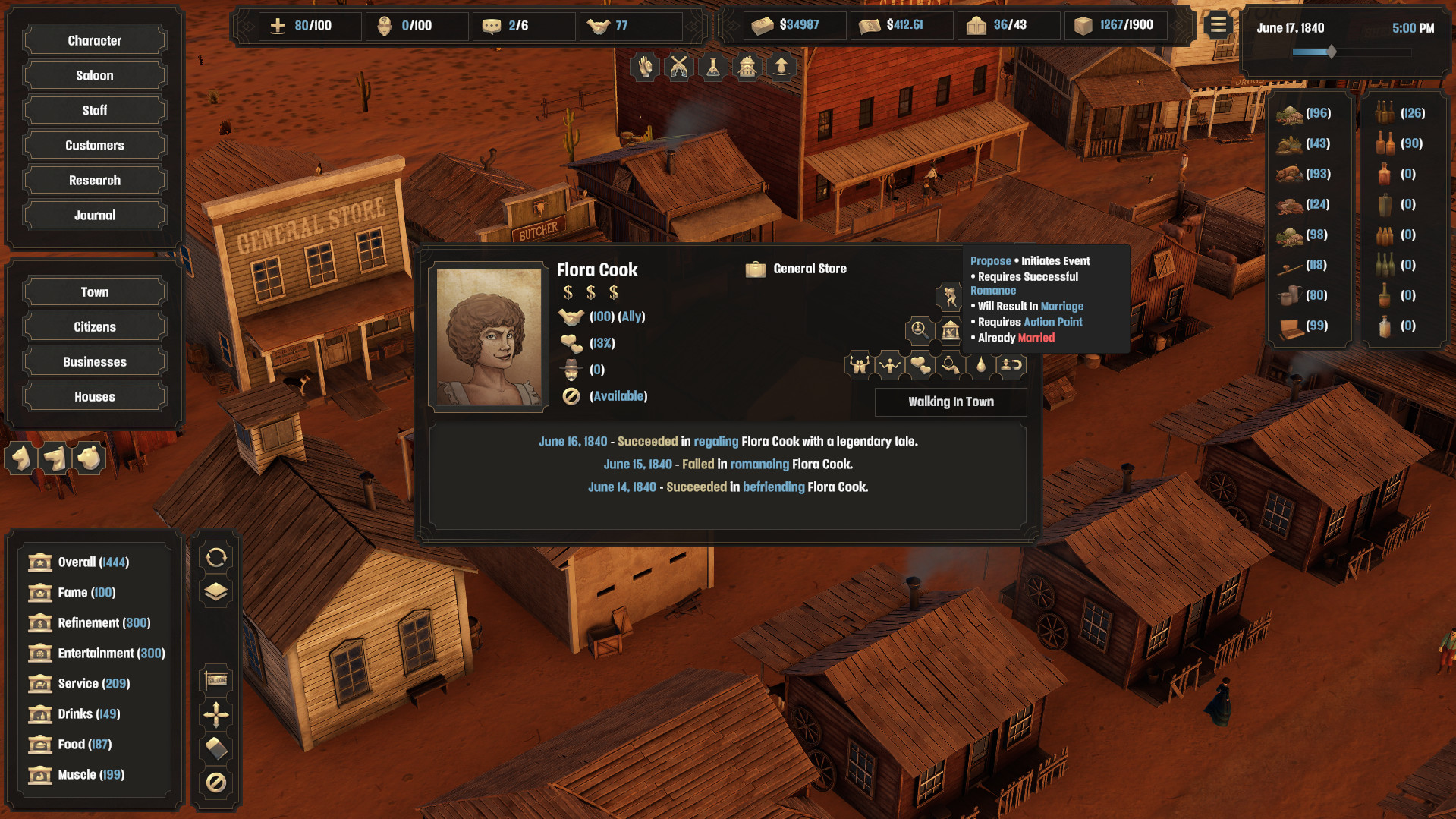Viewport: 1456px width, 819px height.
Task: Click Flora Cook's availability status toggle
Action: (572, 396)
